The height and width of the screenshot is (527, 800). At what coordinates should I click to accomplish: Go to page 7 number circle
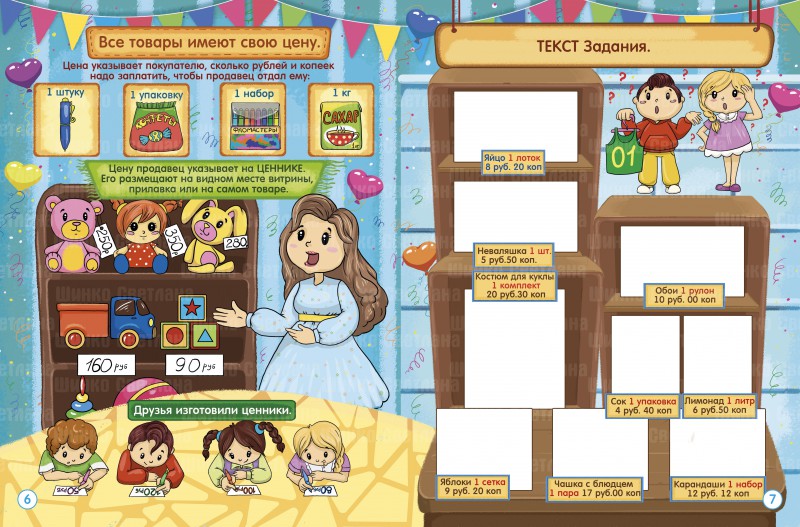click(772, 499)
